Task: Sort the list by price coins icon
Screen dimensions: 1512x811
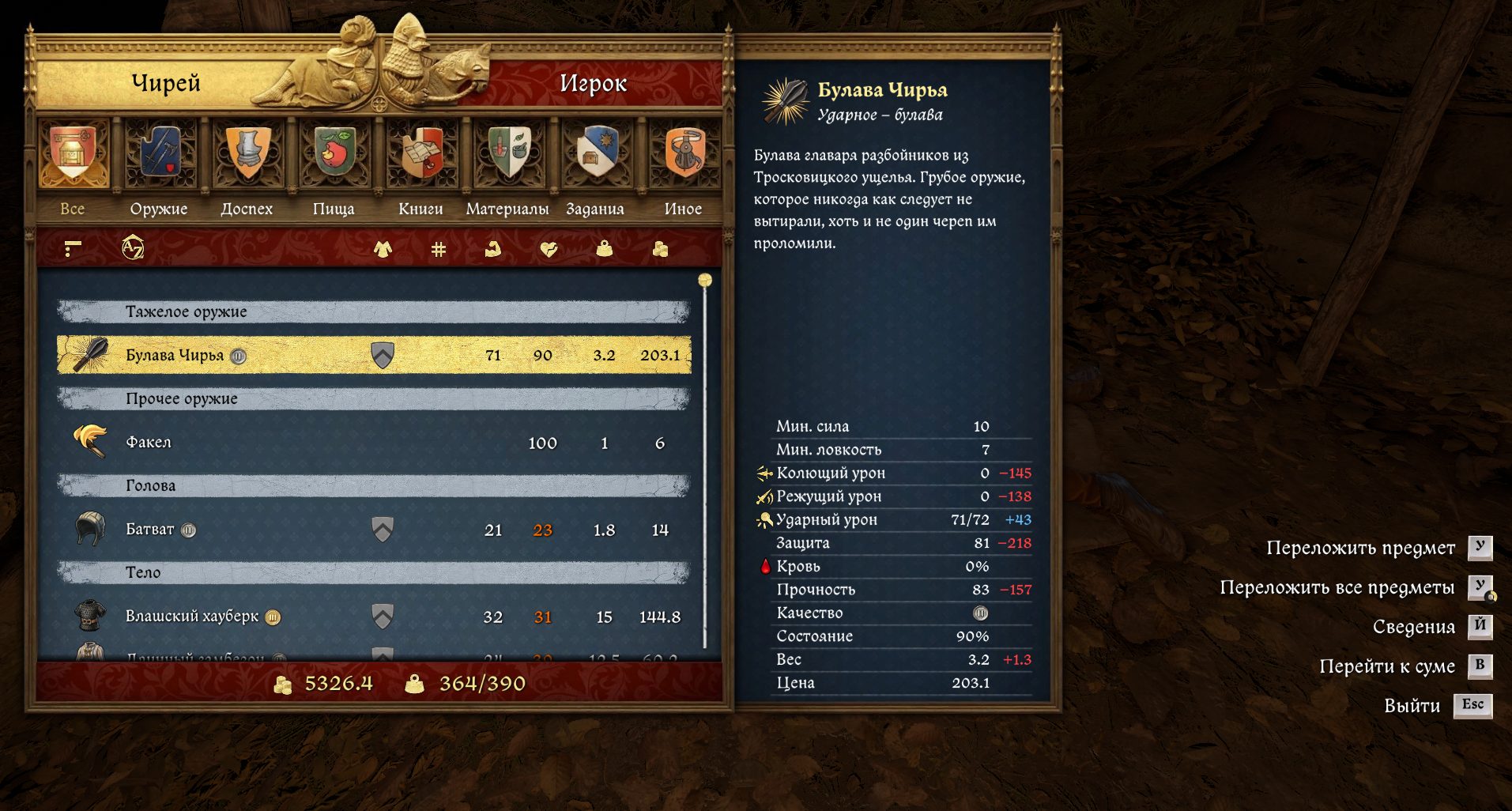Action: [660, 249]
